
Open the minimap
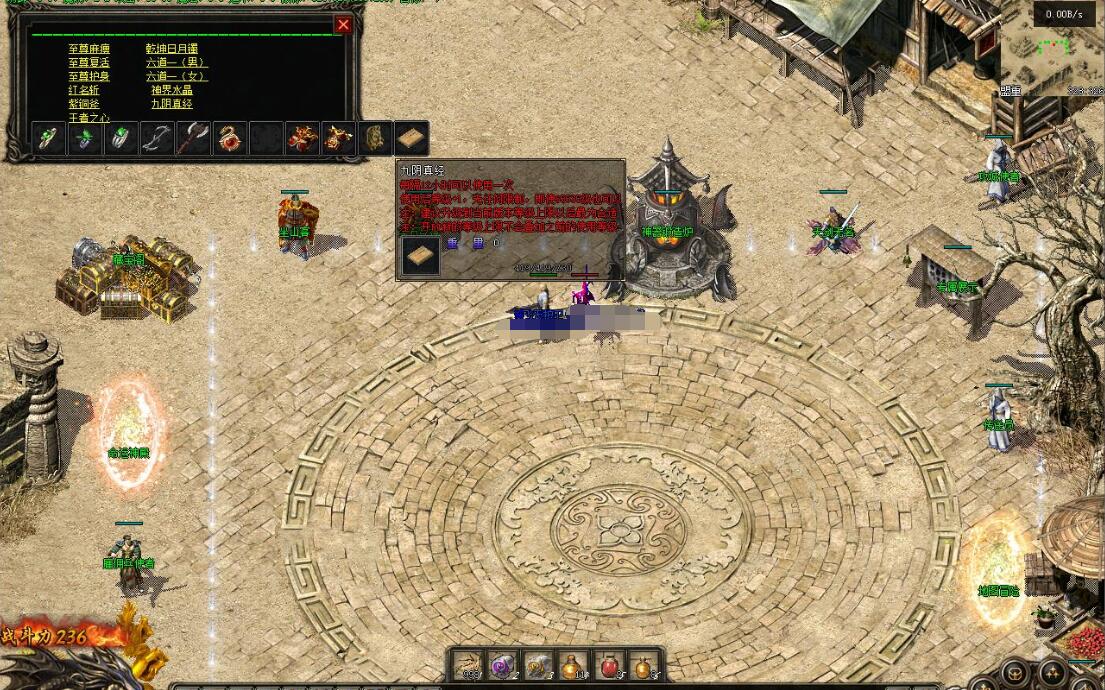click(1050, 50)
